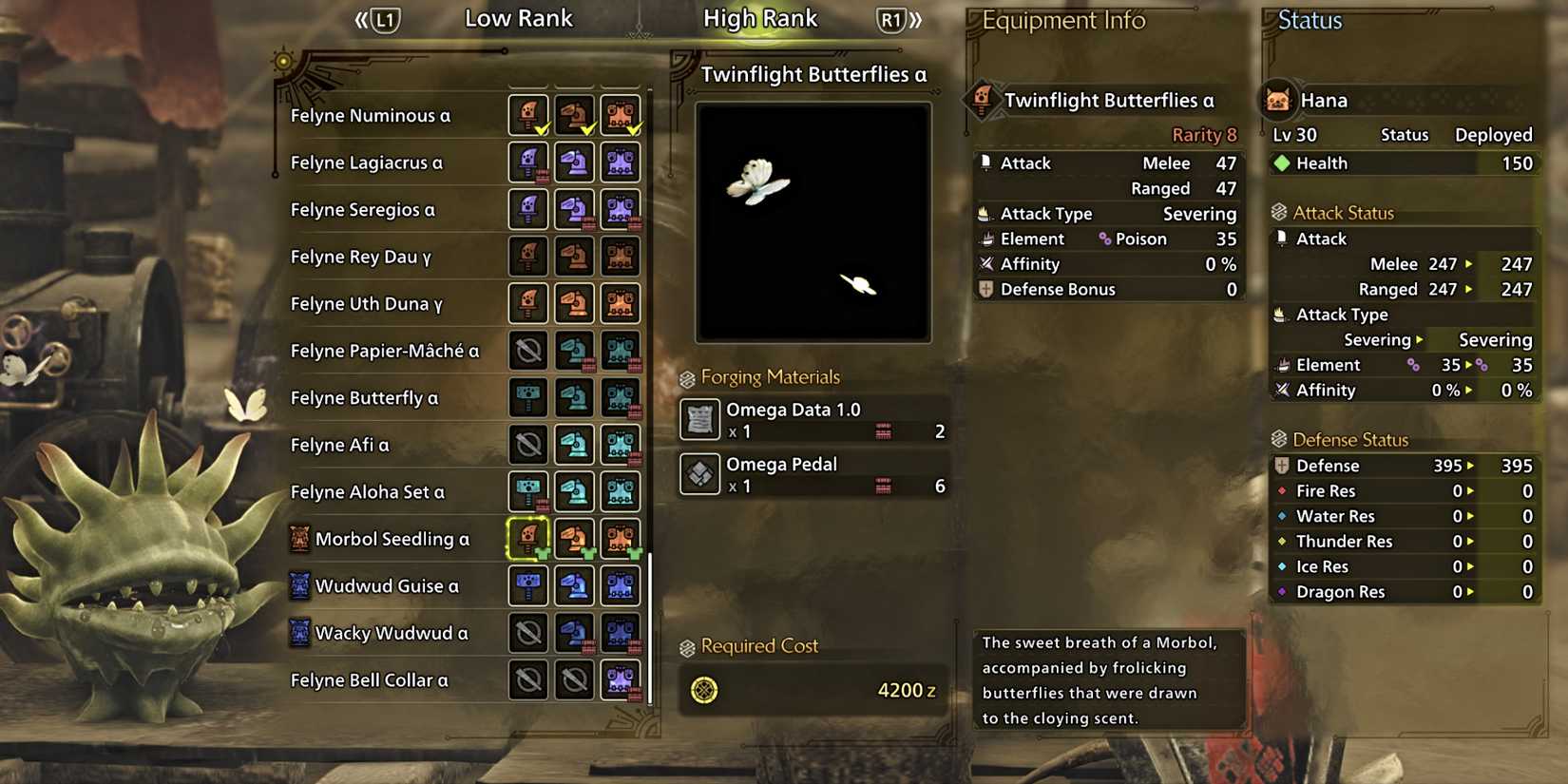
Task: Select the Felyne Seregios α chest piece icon
Action: (620, 209)
